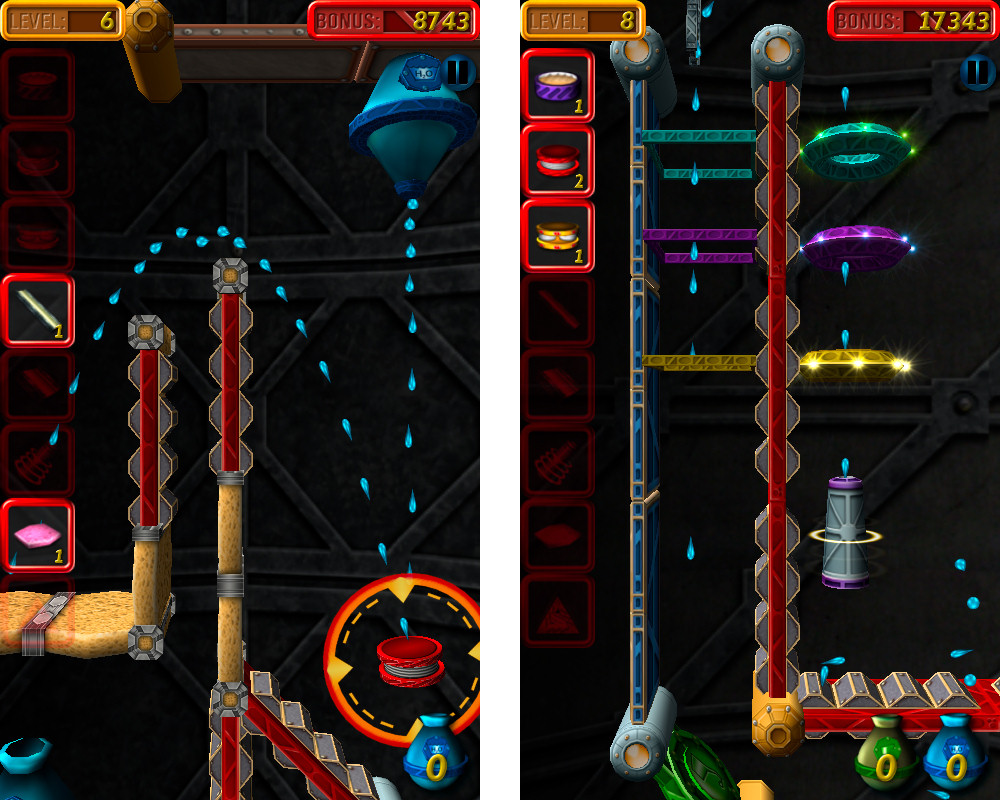Choose the pink sponge item slot

38,535
